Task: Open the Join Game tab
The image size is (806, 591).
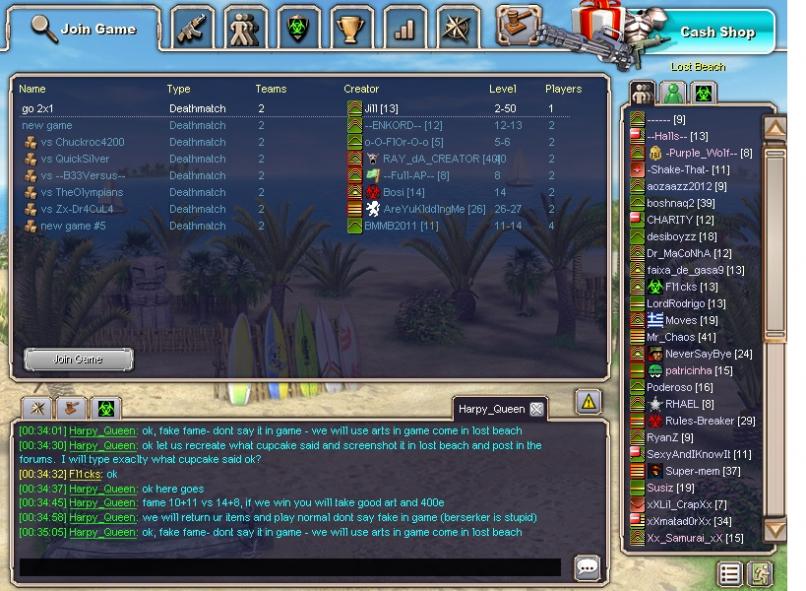Action: (x=83, y=28)
